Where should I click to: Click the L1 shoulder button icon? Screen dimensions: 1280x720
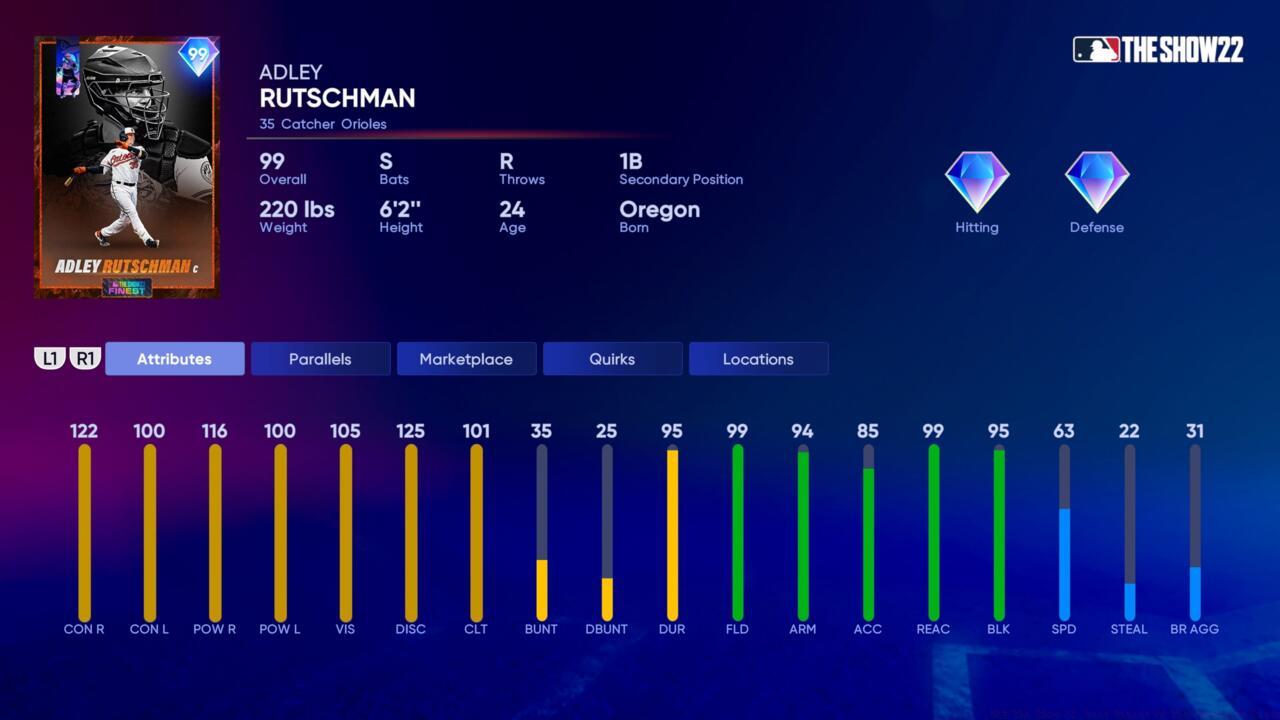coord(50,359)
